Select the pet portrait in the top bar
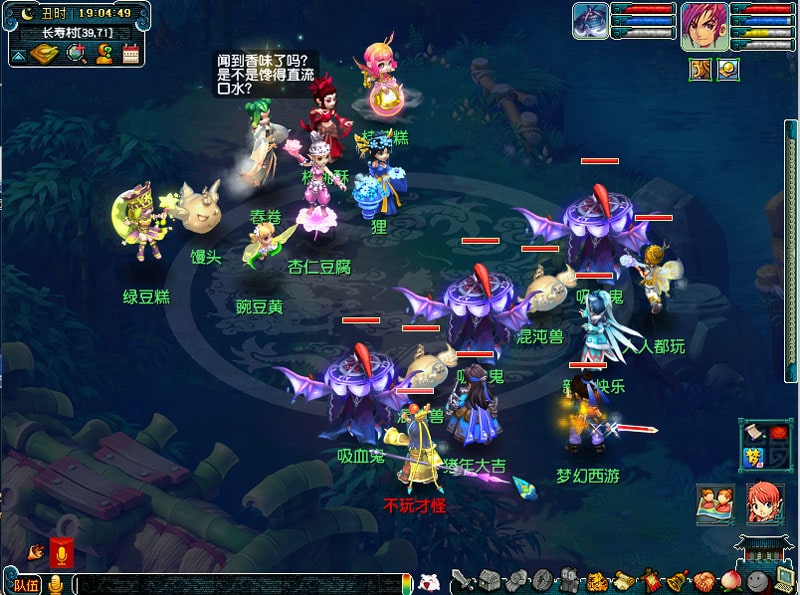Screen dimensions: 800x595 pos(590,21)
